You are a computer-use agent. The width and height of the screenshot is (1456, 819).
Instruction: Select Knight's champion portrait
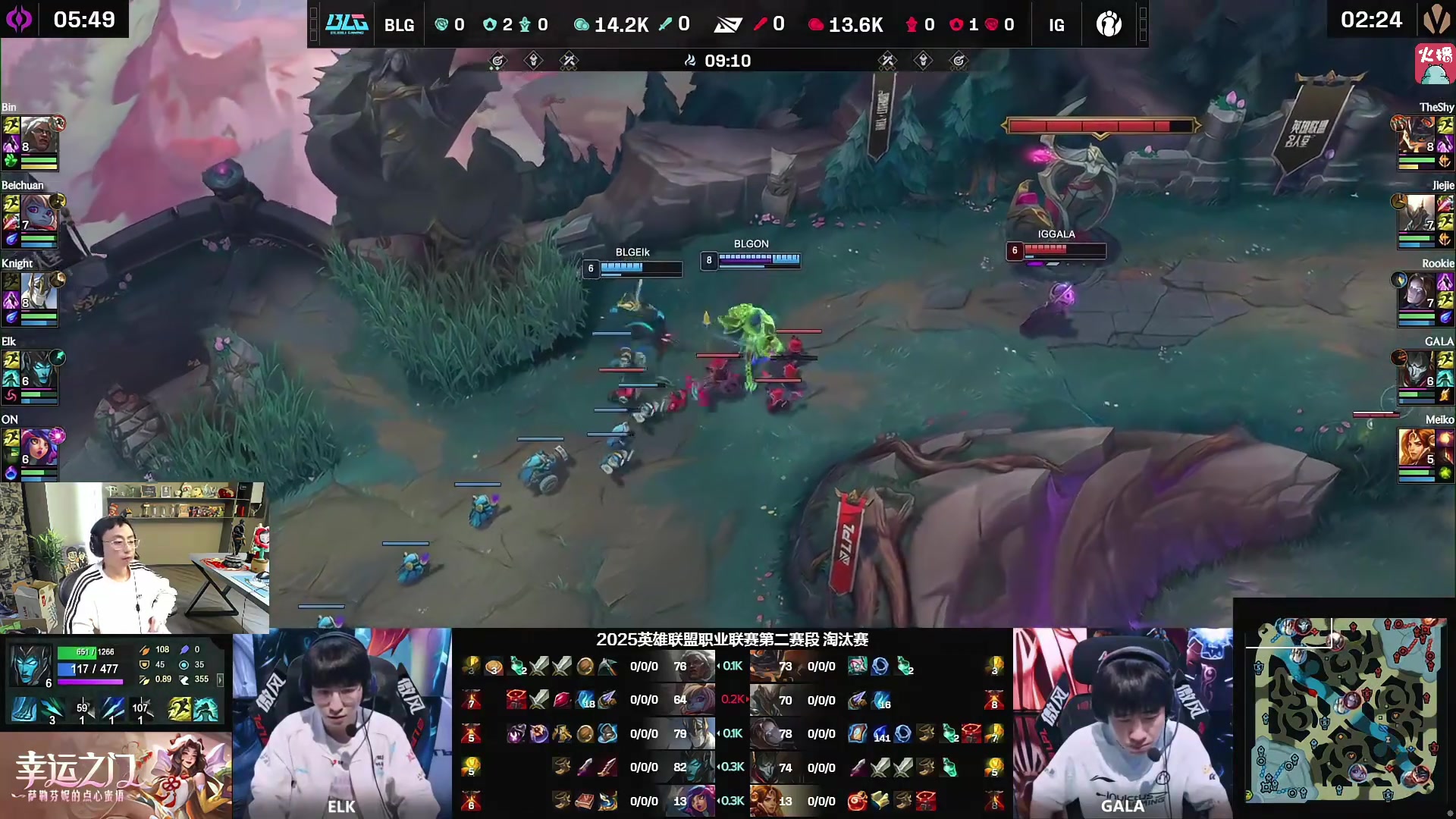36,290
